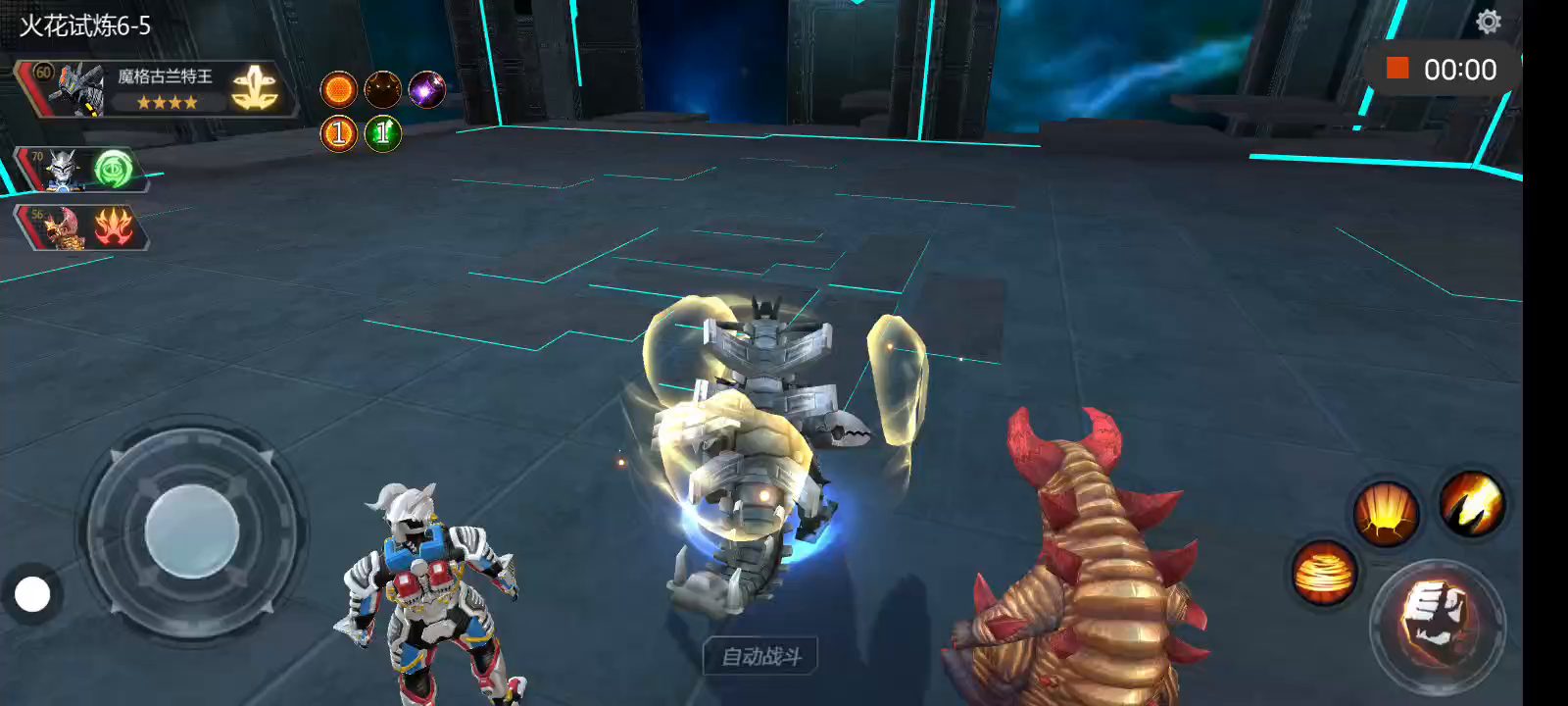Stop the screen recording timer
The width and height of the screenshot is (1568, 706).
tap(1397, 69)
